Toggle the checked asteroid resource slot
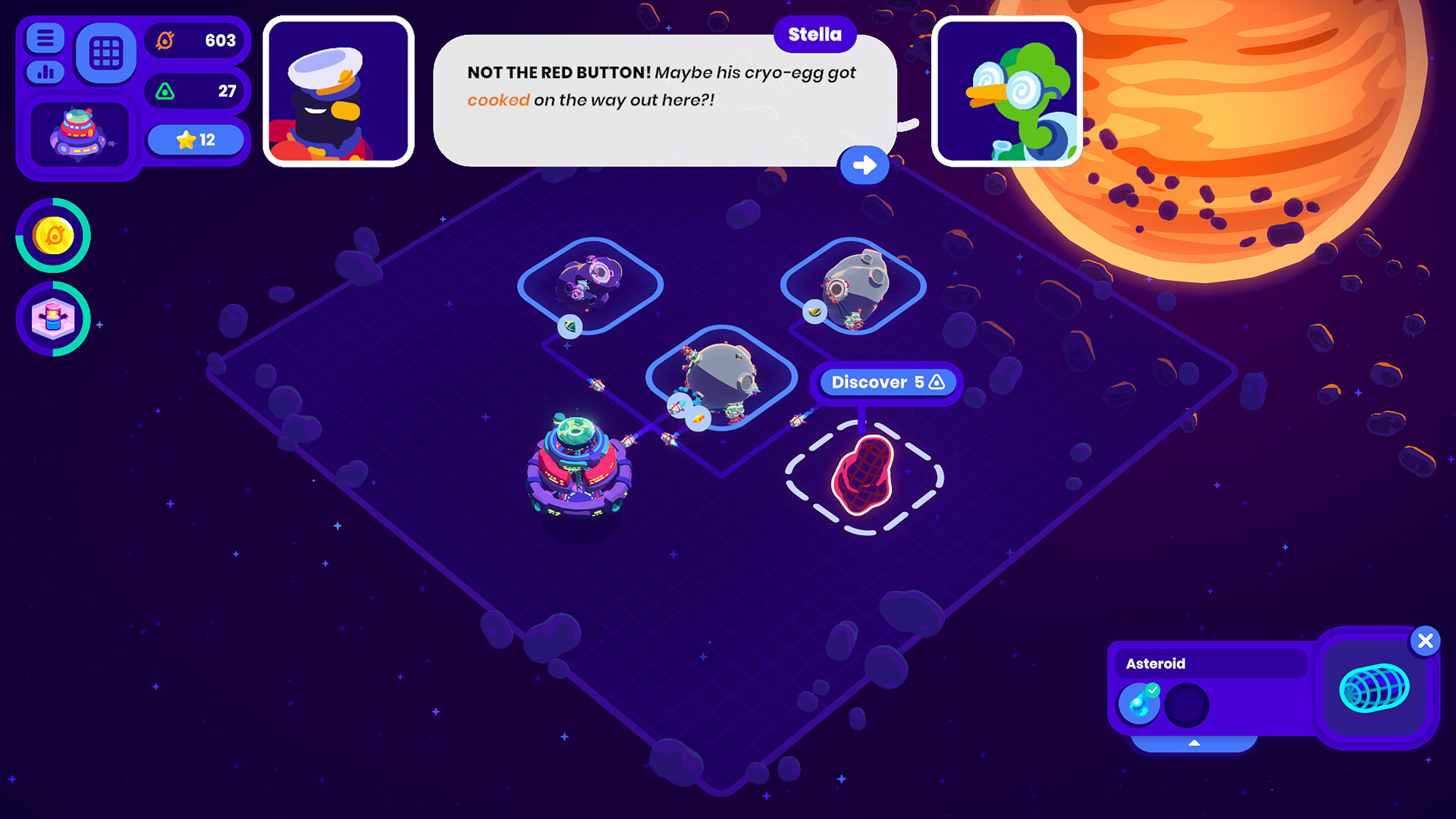The image size is (1456, 819). (1139, 703)
